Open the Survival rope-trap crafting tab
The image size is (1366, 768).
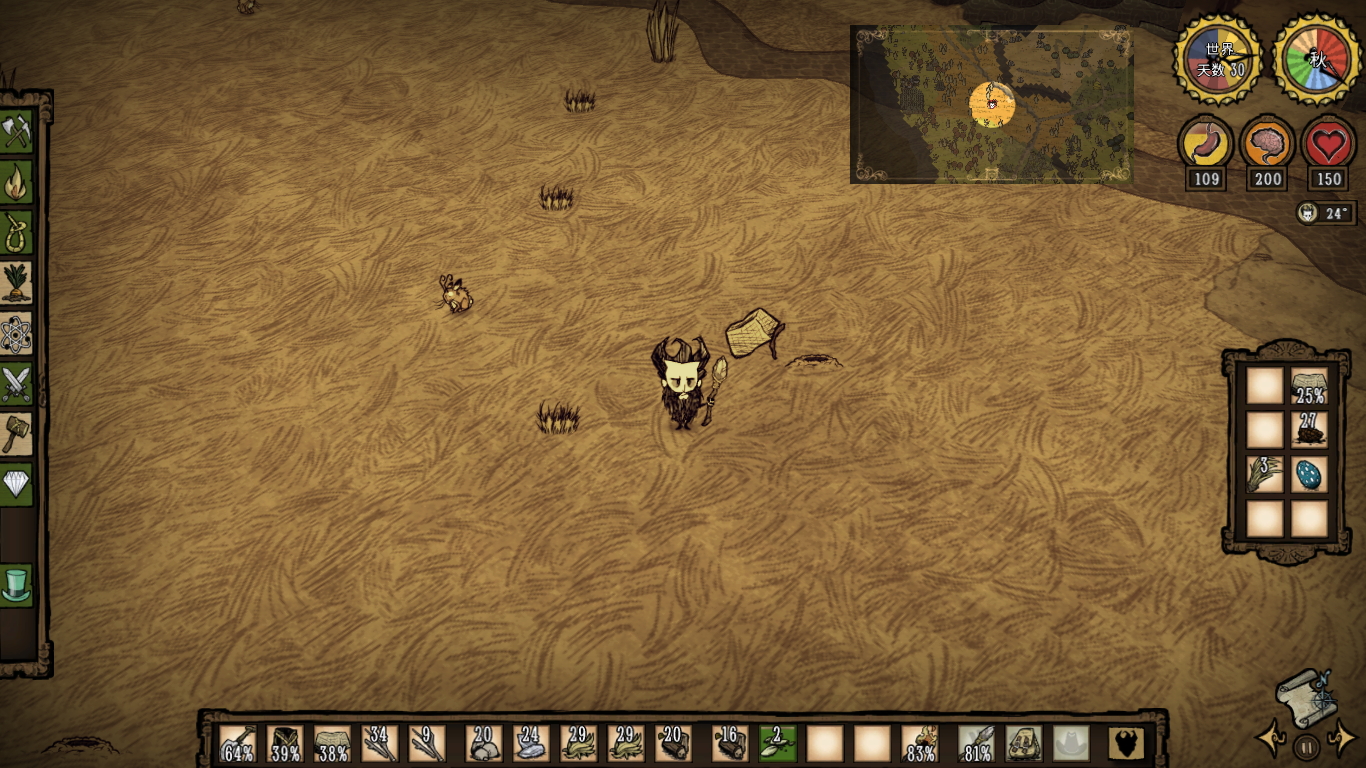17,233
